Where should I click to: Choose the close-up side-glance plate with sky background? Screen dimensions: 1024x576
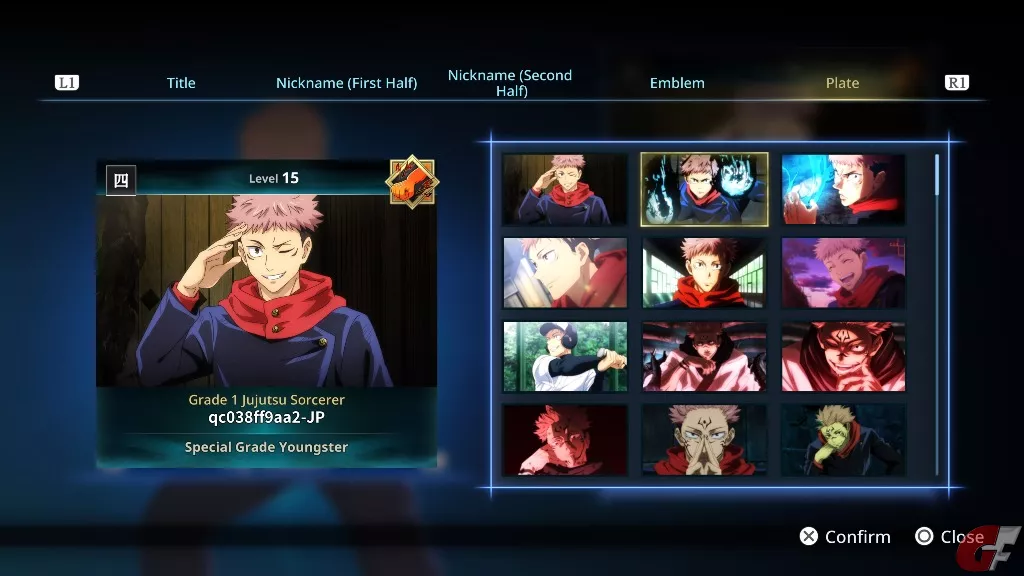click(565, 273)
